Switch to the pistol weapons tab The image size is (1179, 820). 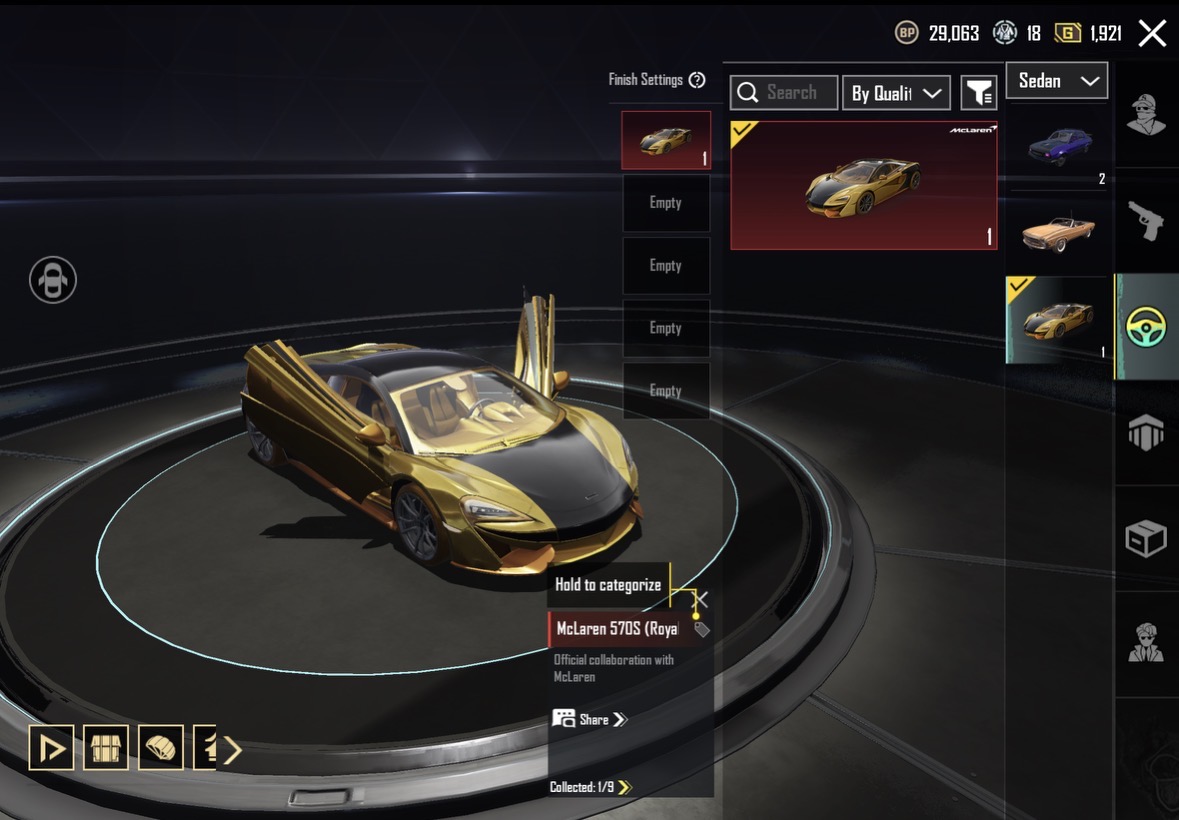pyautogui.click(x=1146, y=220)
